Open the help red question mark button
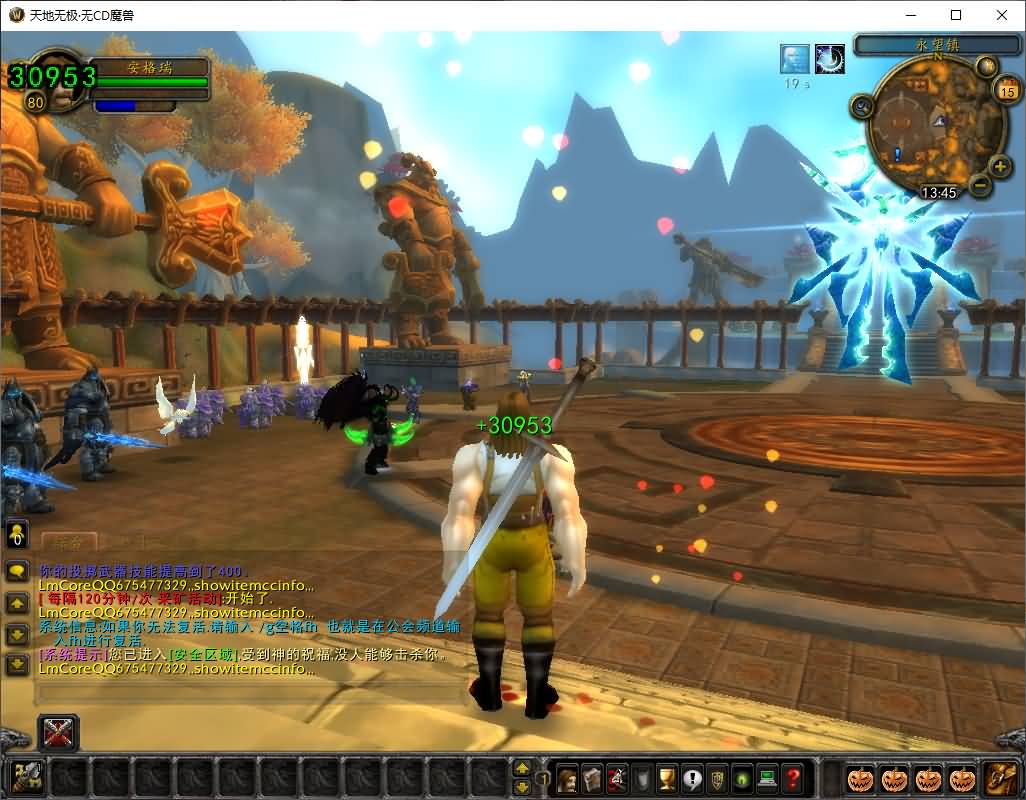This screenshot has width=1026, height=800. pyautogui.click(x=793, y=777)
